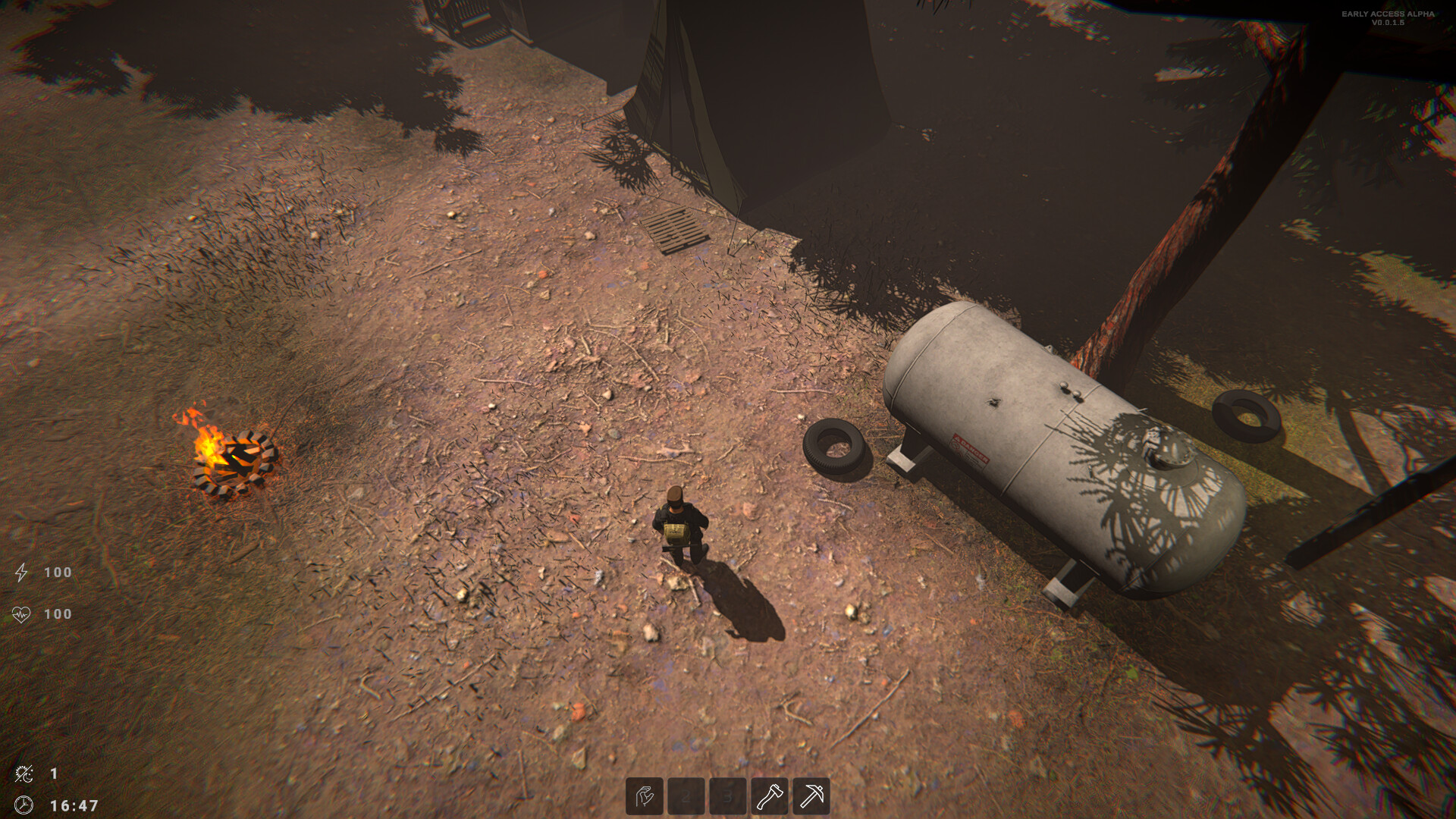The height and width of the screenshot is (819, 1456).
Task: Choose the pickaxe hotbar slot
Action: (x=811, y=796)
